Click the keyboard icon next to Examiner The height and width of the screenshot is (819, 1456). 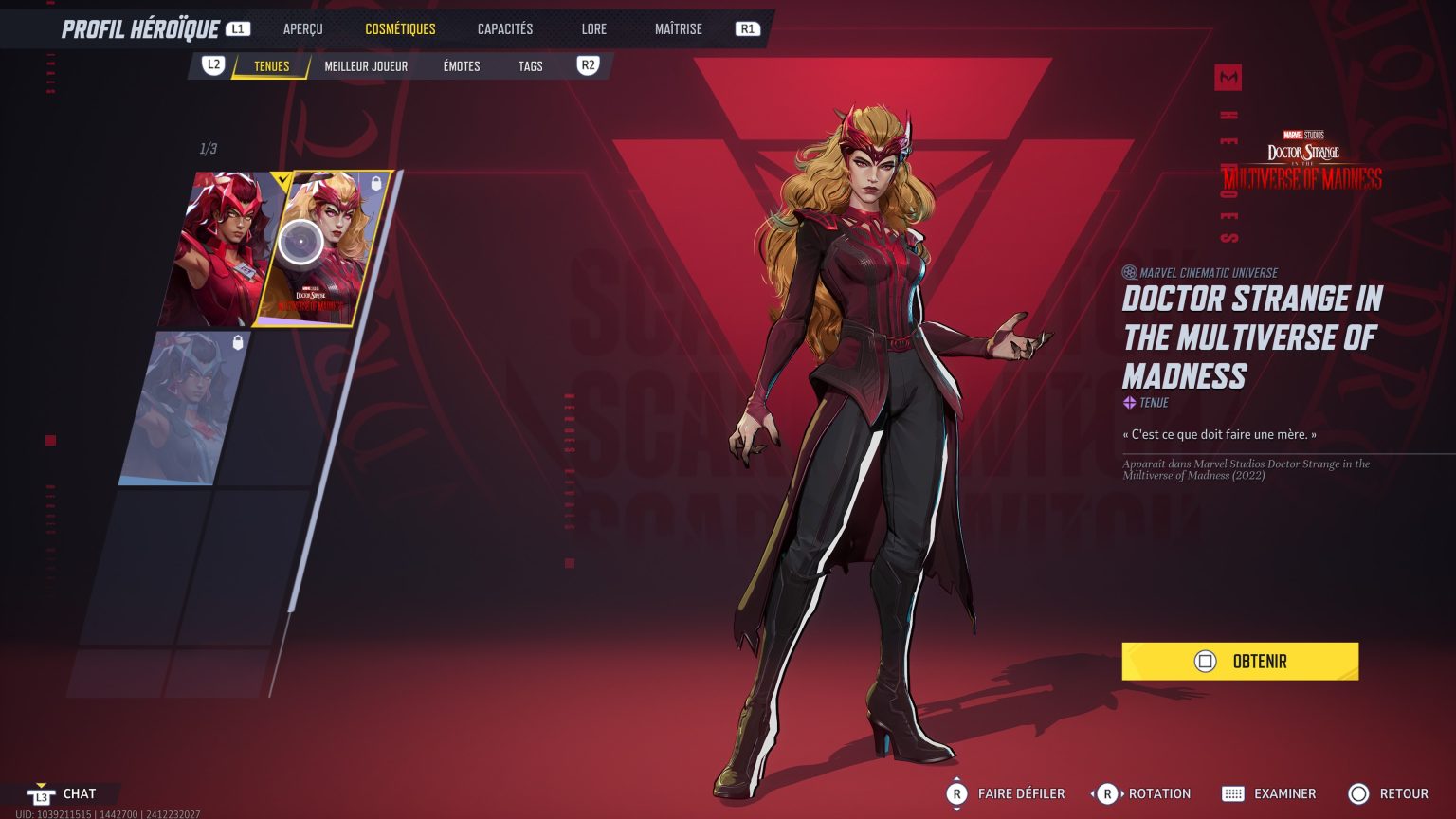coord(1234,793)
